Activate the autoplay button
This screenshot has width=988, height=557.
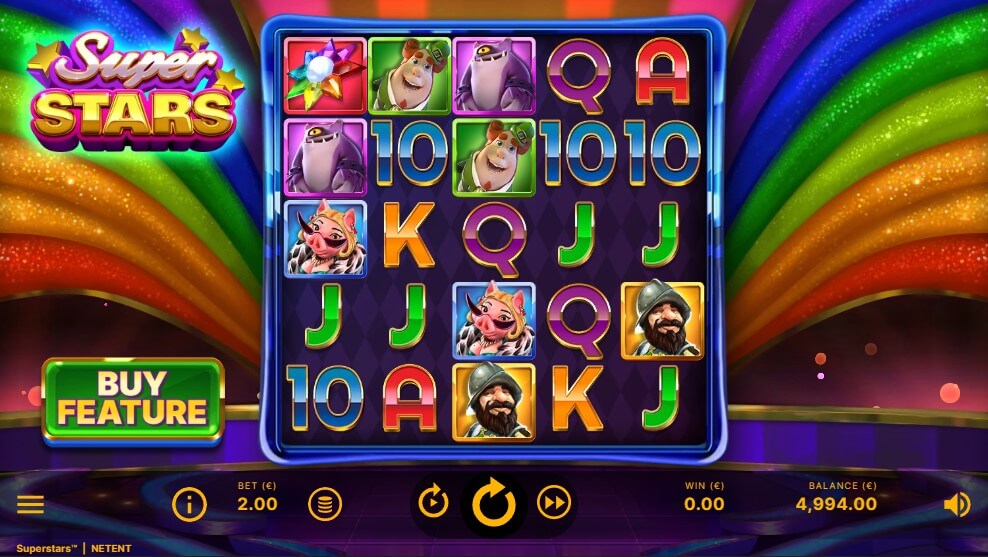433,503
